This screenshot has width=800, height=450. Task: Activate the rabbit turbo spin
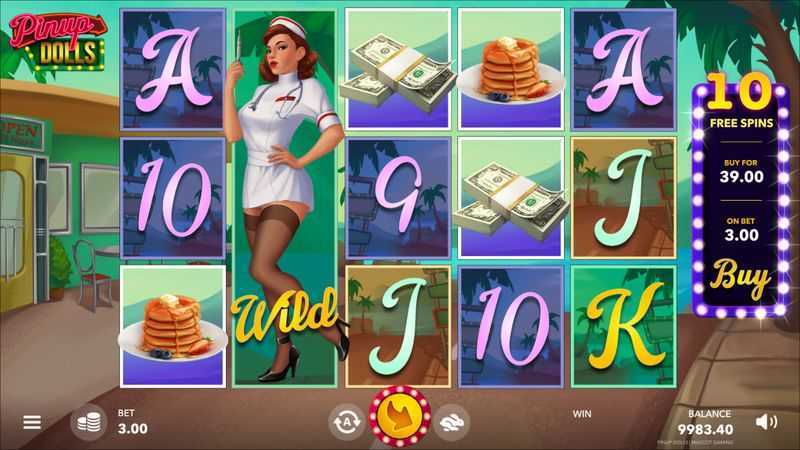[x=450, y=422]
